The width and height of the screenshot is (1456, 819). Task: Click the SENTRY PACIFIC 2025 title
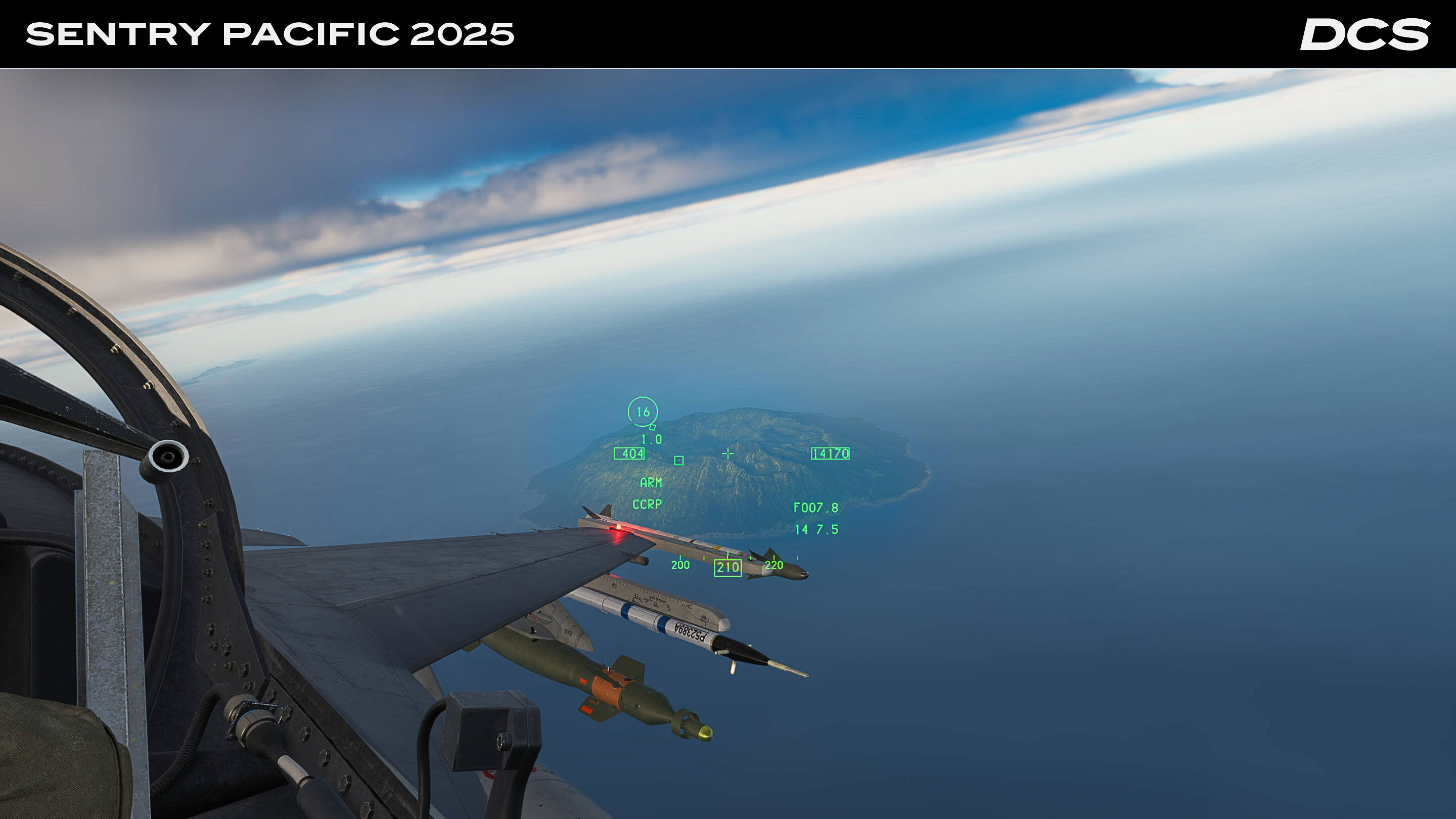coord(271,35)
